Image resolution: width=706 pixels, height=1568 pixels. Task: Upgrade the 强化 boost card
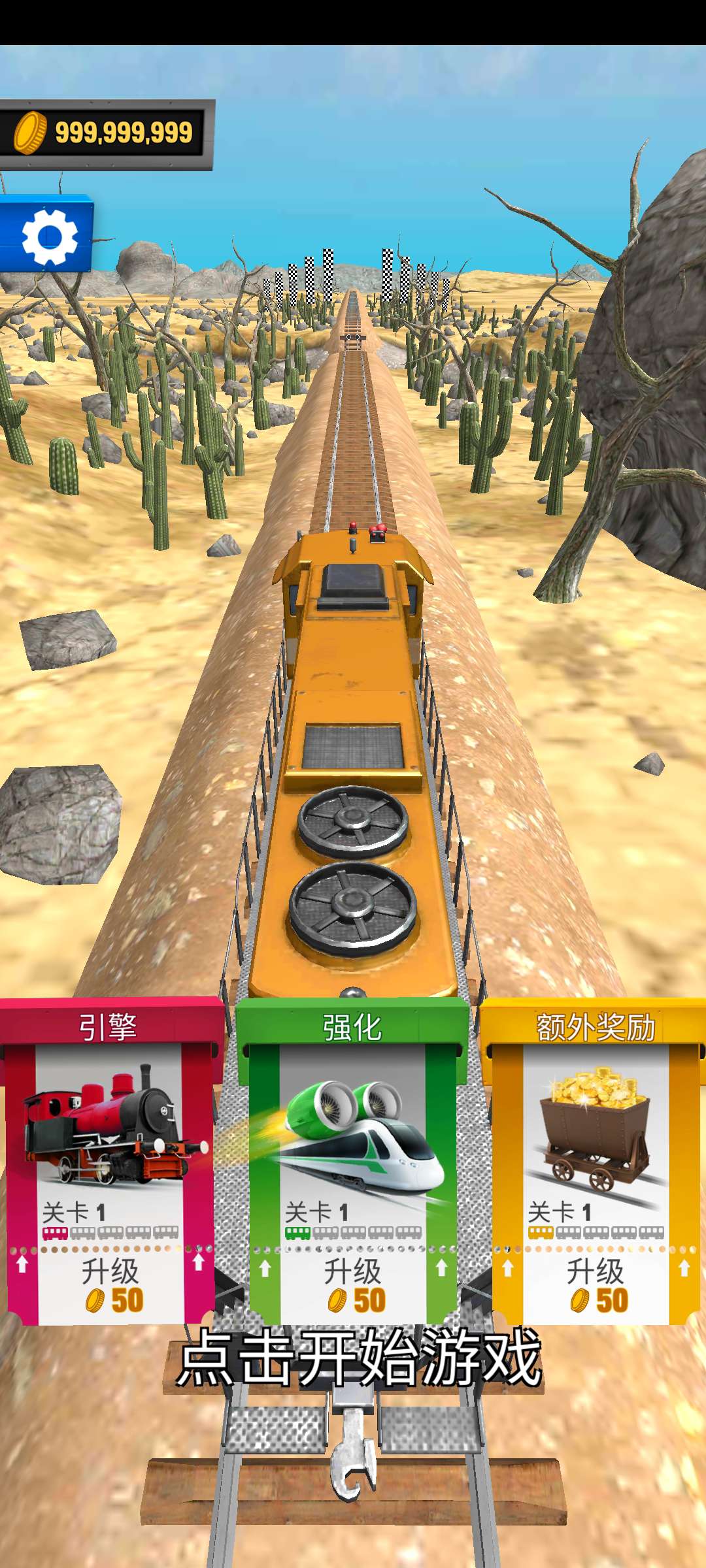coord(353,1284)
